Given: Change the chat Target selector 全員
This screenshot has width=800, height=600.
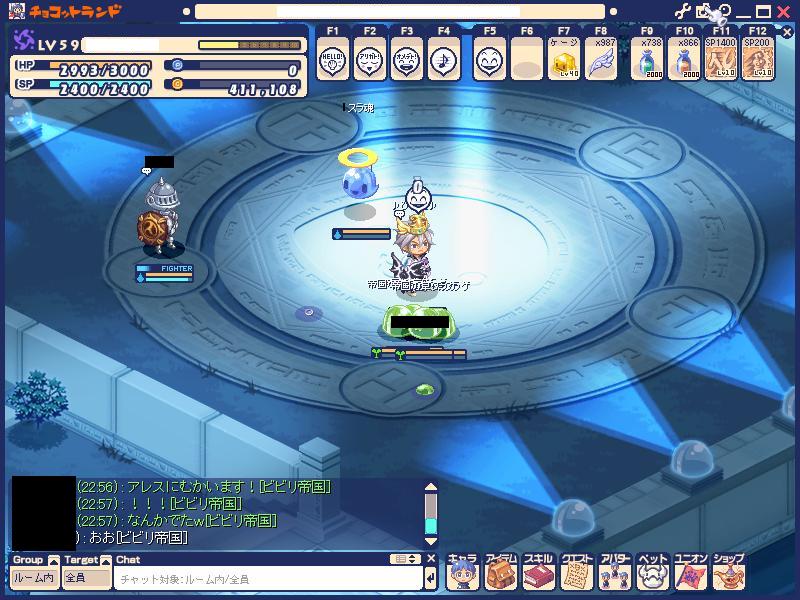Looking at the screenshot, I should click(x=86, y=578).
